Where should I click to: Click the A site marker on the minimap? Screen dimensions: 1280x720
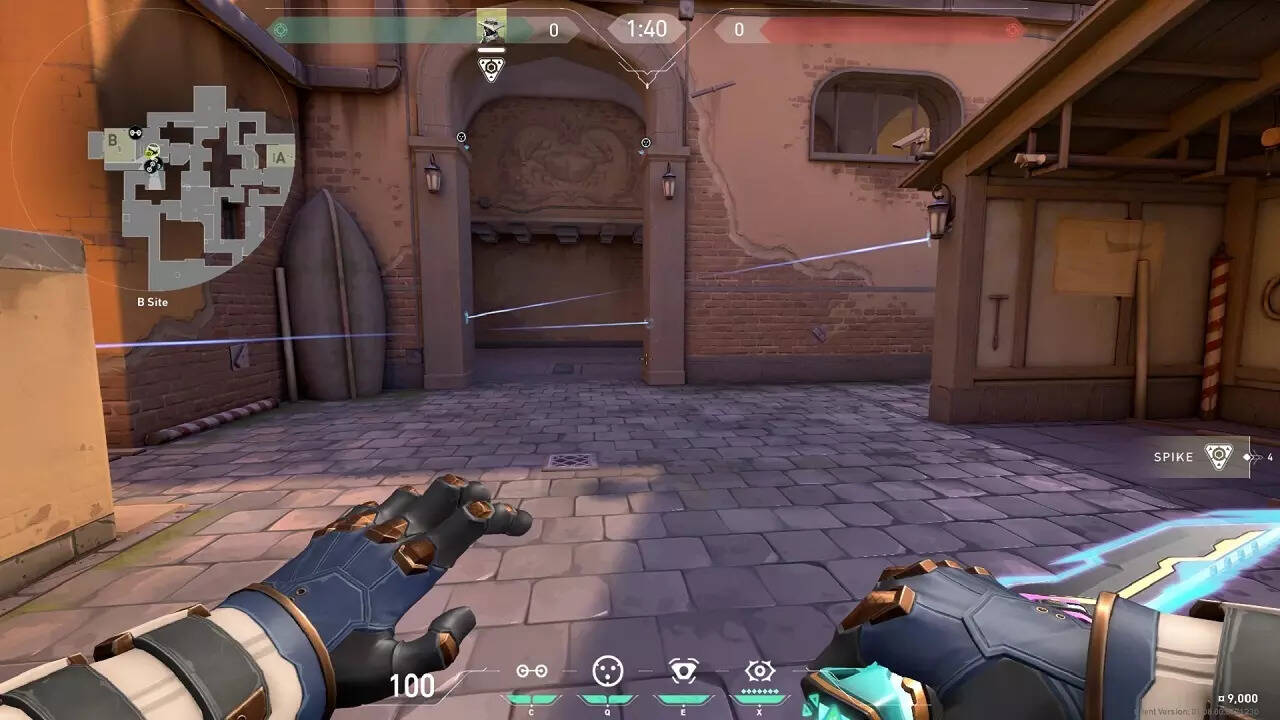280,157
